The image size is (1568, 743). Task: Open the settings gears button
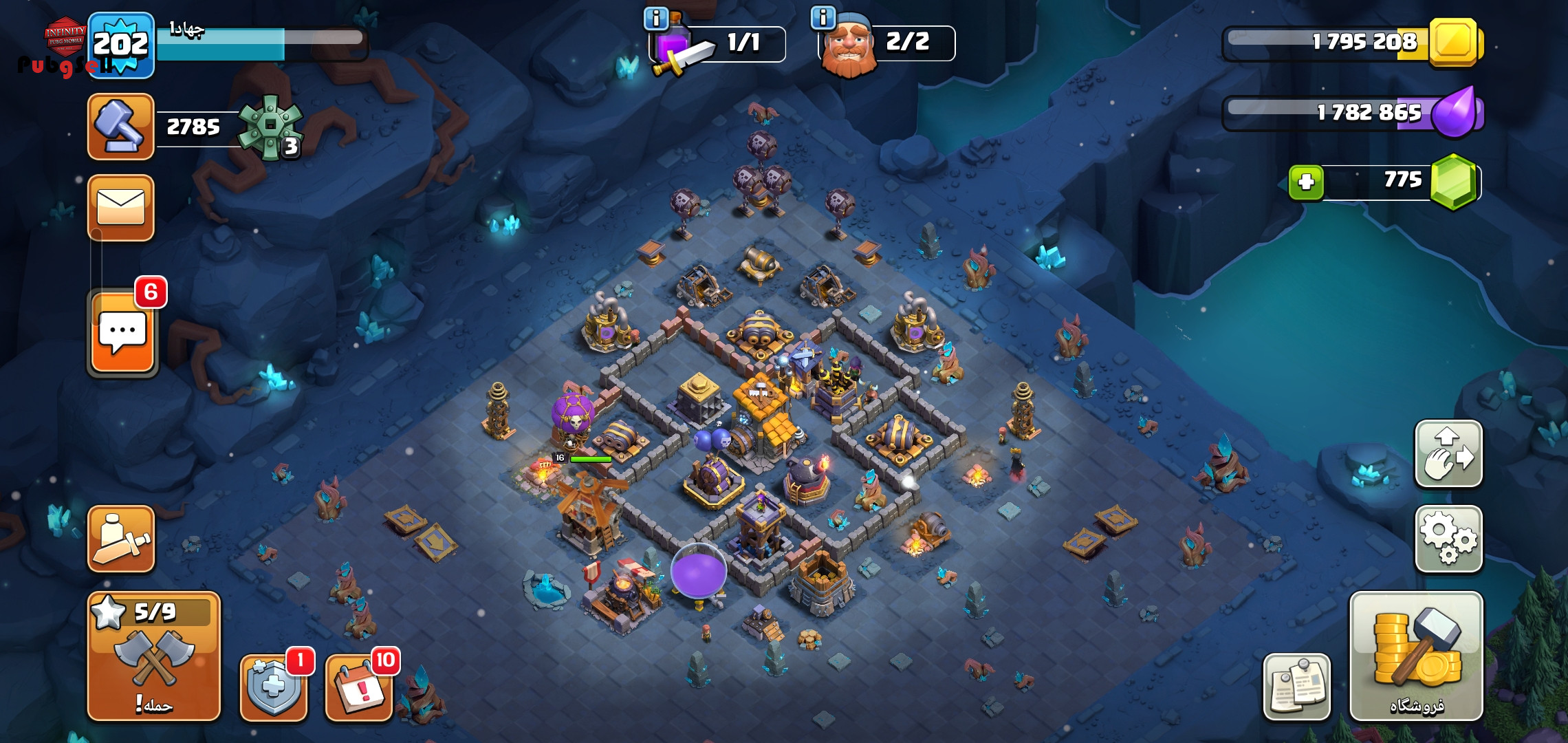tap(1448, 539)
